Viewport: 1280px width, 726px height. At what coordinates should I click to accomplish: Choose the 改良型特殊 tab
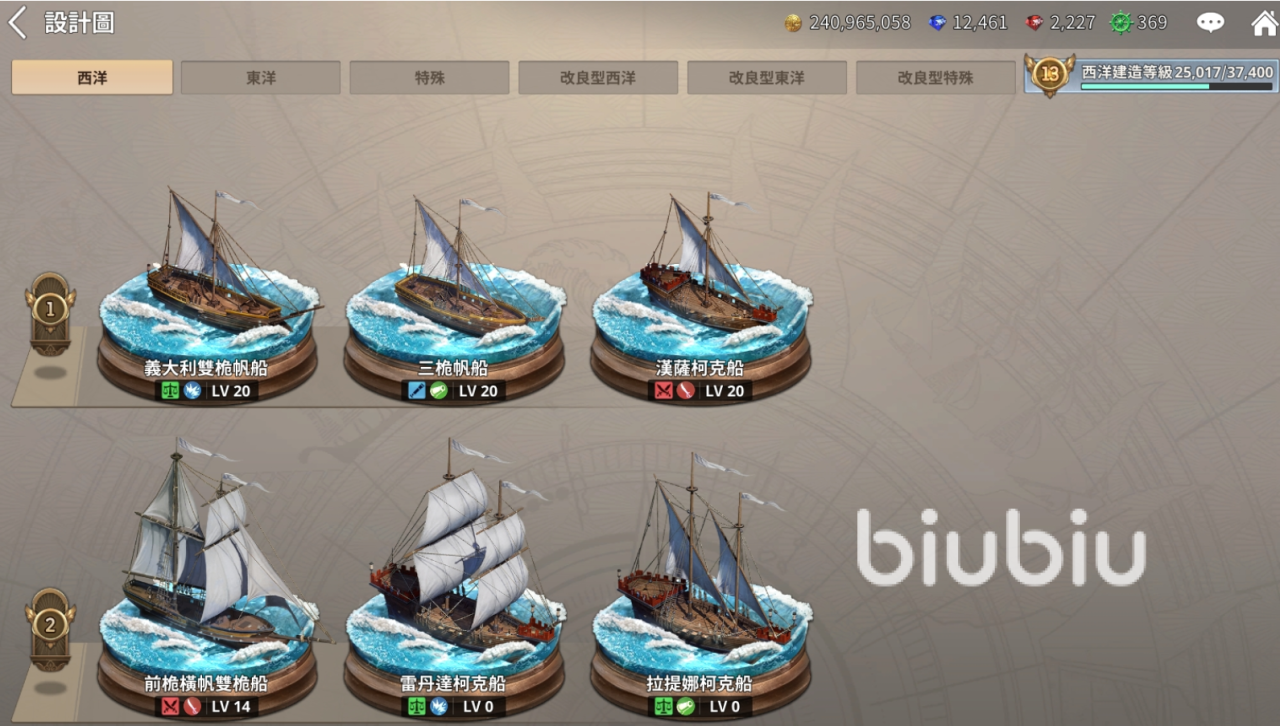point(935,77)
